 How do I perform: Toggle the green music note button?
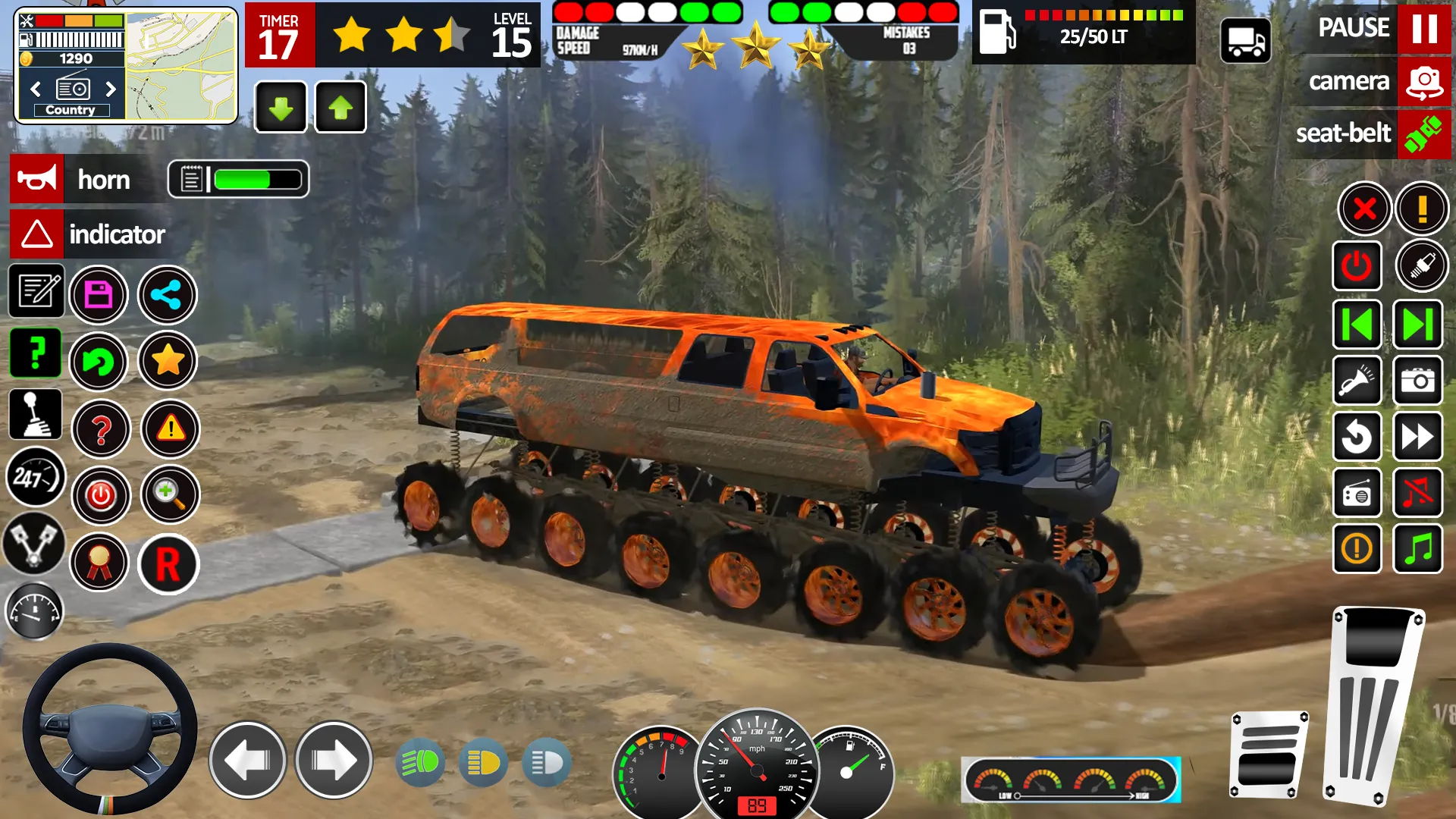(1417, 548)
